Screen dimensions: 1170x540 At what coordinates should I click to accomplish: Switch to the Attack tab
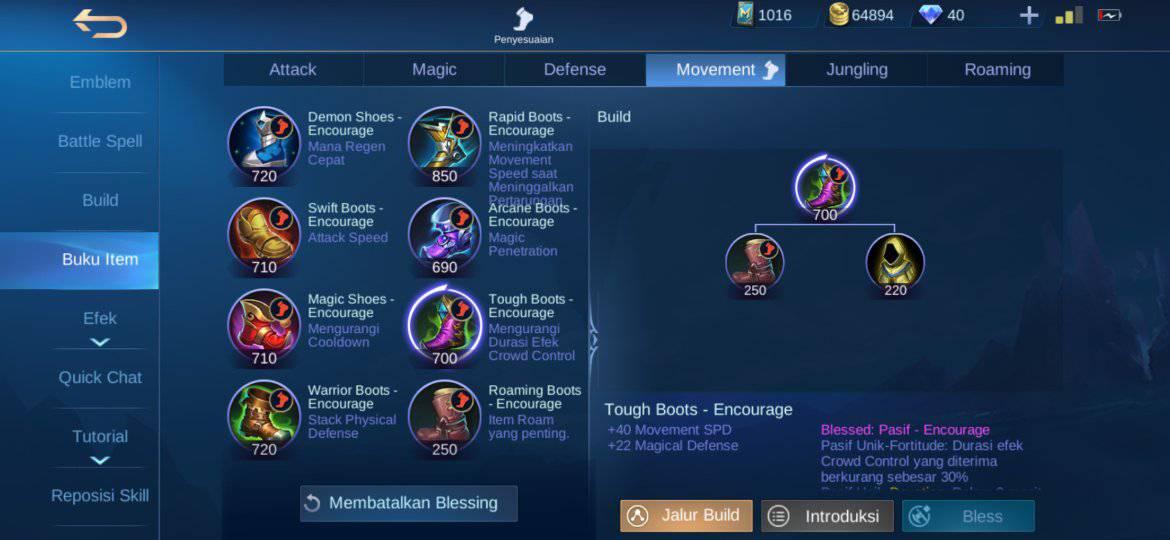point(293,70)
